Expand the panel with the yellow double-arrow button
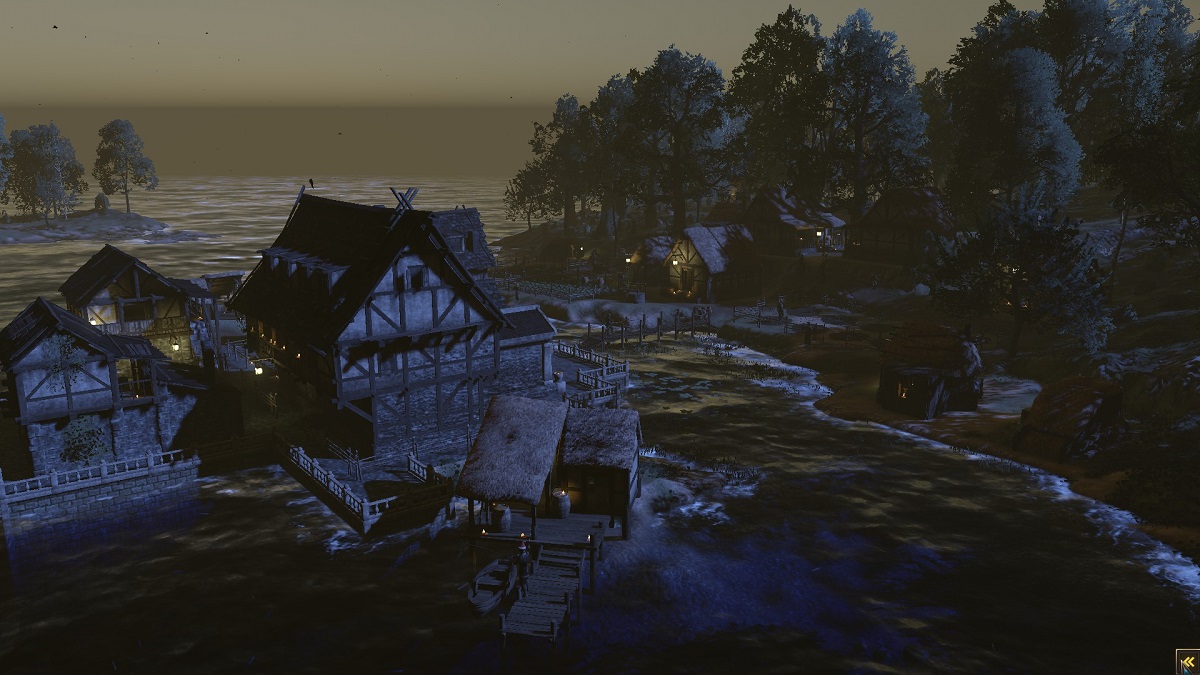 tap(1188, 662)
